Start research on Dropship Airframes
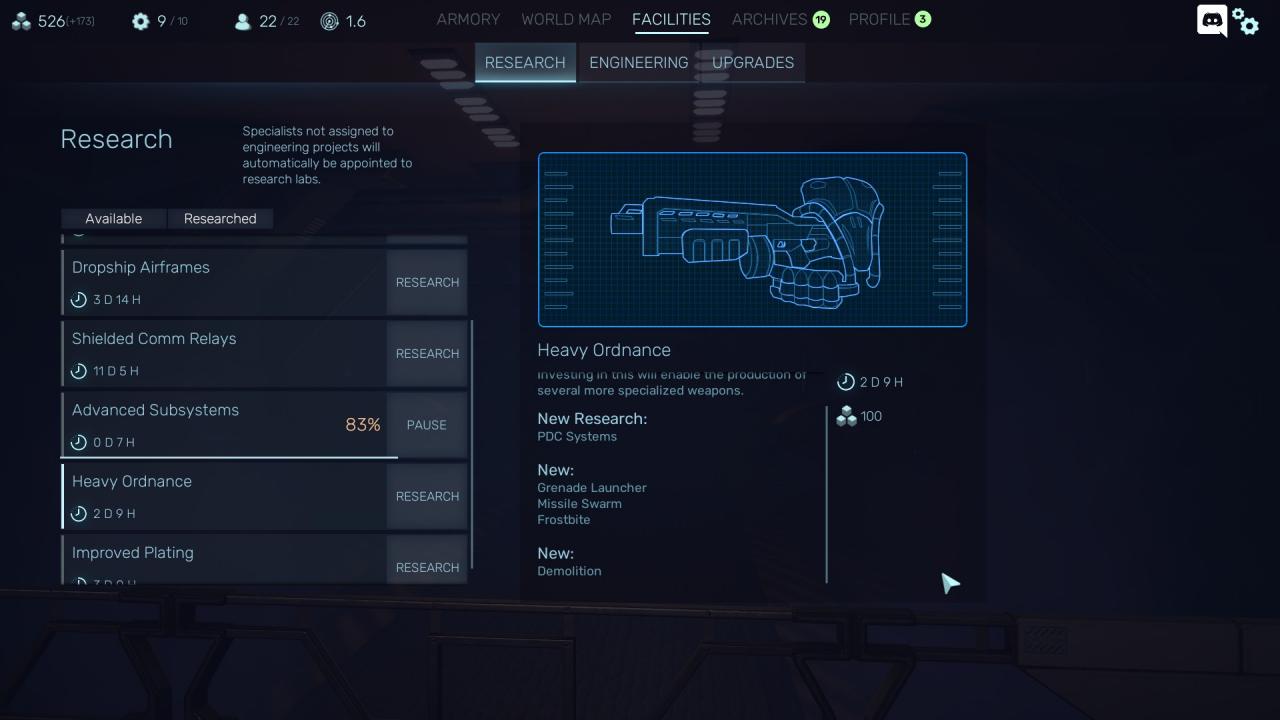The width and height of the screenshot is (1280, 720). click(x=427, y=282)
